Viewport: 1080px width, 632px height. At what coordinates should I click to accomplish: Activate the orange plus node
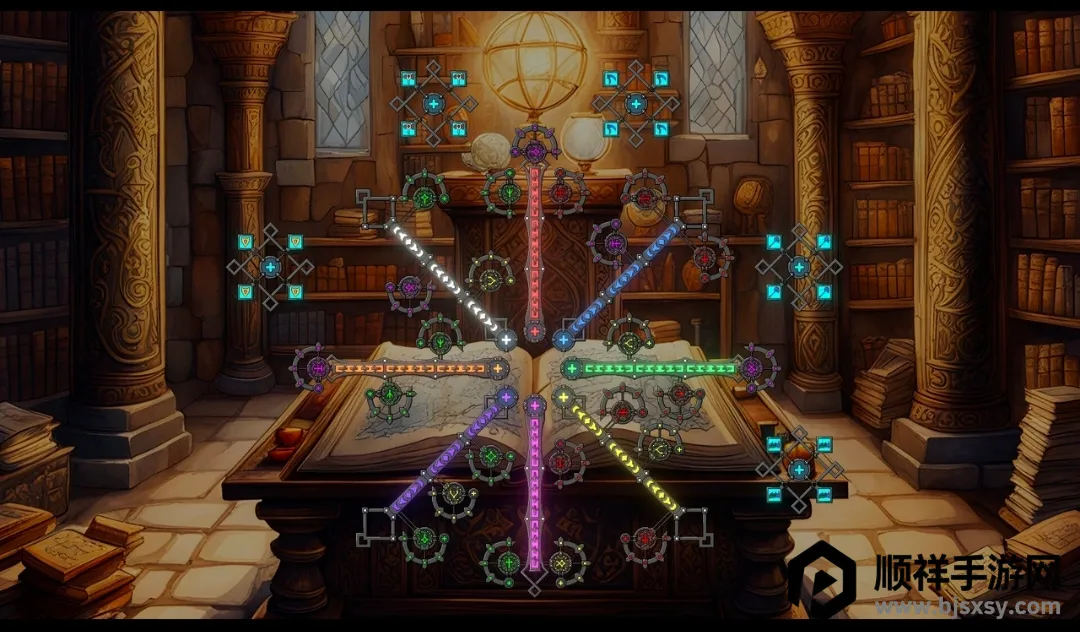[x=497, y=369]
